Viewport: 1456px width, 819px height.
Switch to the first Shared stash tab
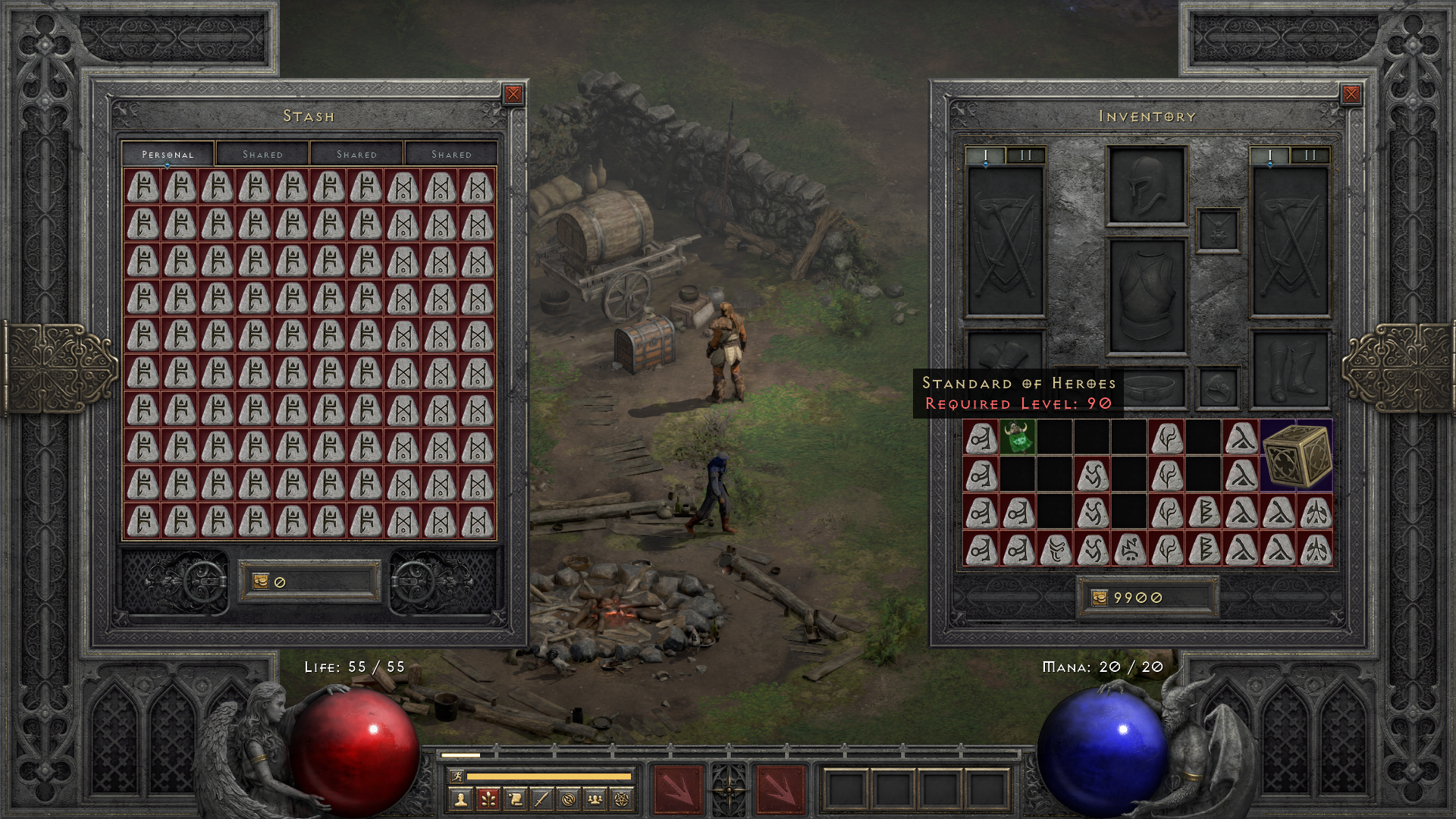tap(264, 154)
